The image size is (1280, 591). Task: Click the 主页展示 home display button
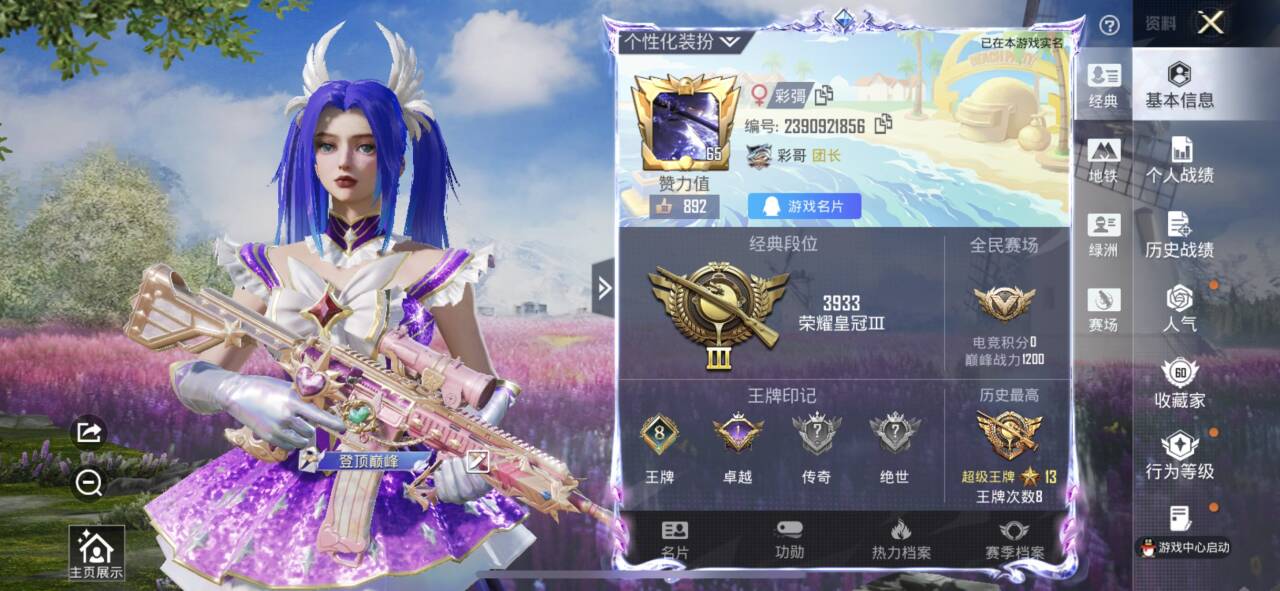click(96, 553)
